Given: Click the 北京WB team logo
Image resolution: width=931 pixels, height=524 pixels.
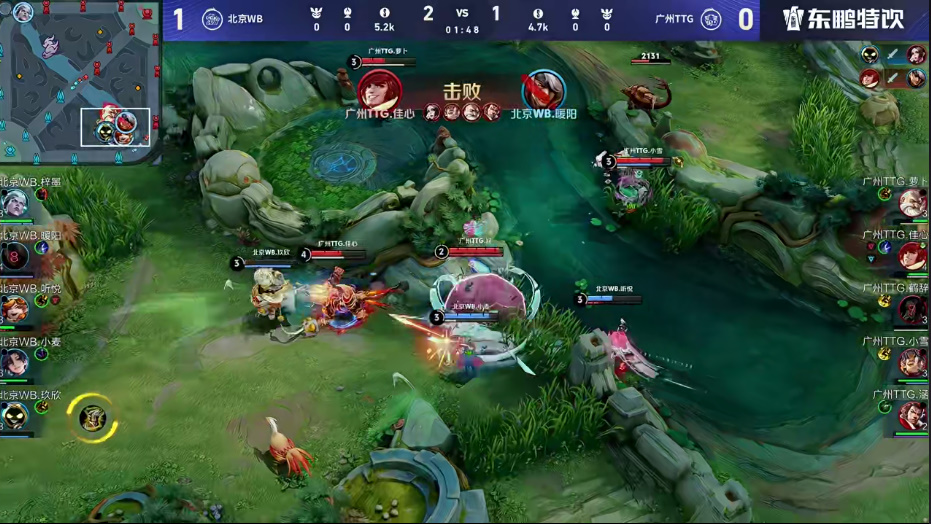Looking at the screenshot, I should click(212, 19).
